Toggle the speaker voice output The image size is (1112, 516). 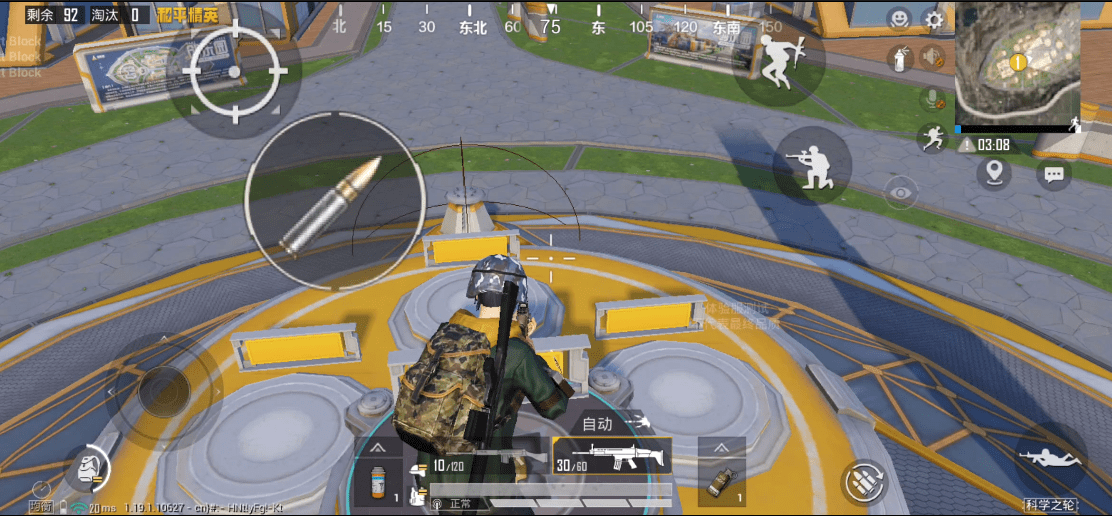tap(933, 58)
